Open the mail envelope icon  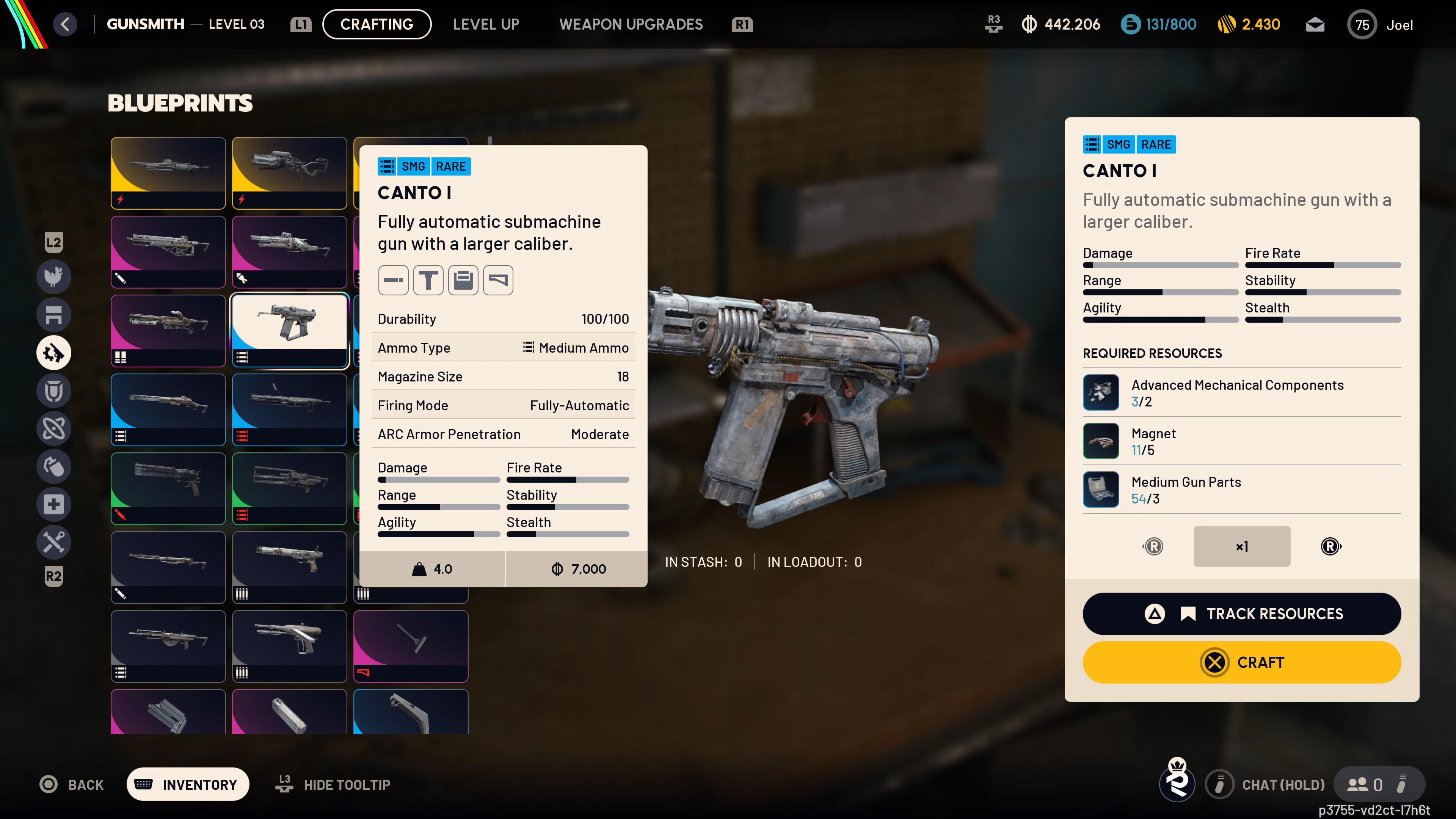click(x=1315, y=25)
